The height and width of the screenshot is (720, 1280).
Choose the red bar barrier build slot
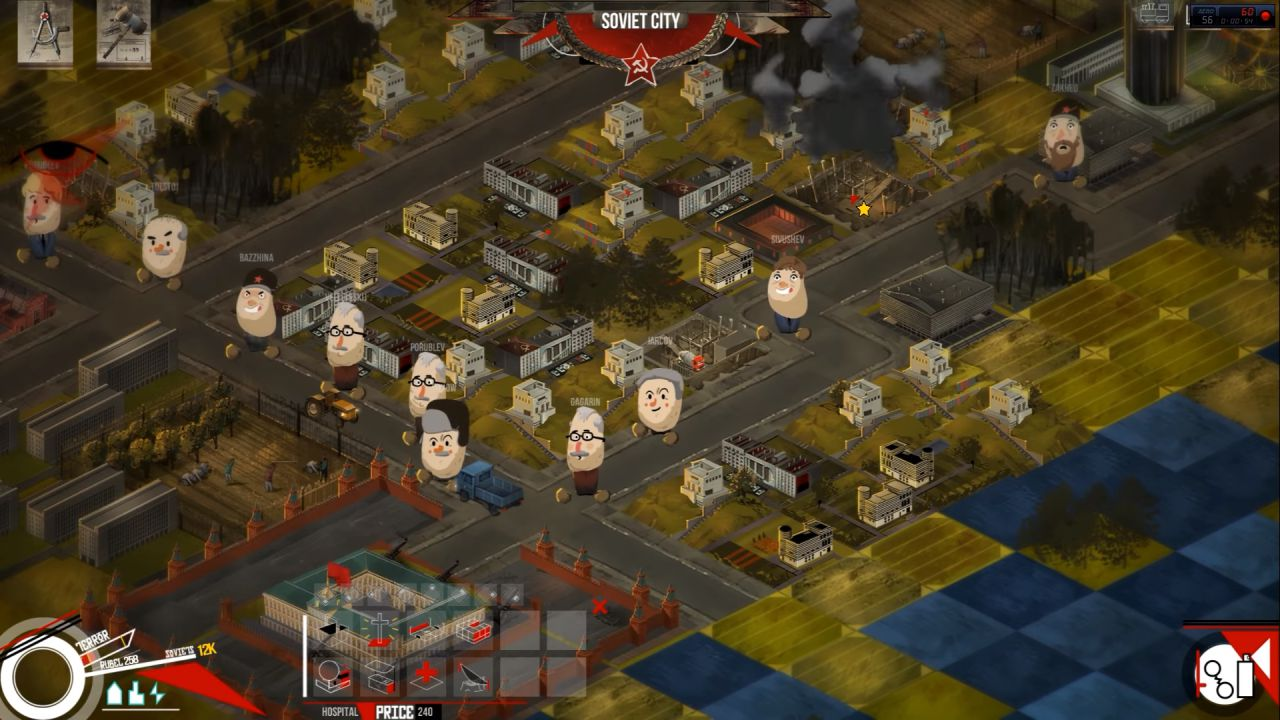coord(426,630)
